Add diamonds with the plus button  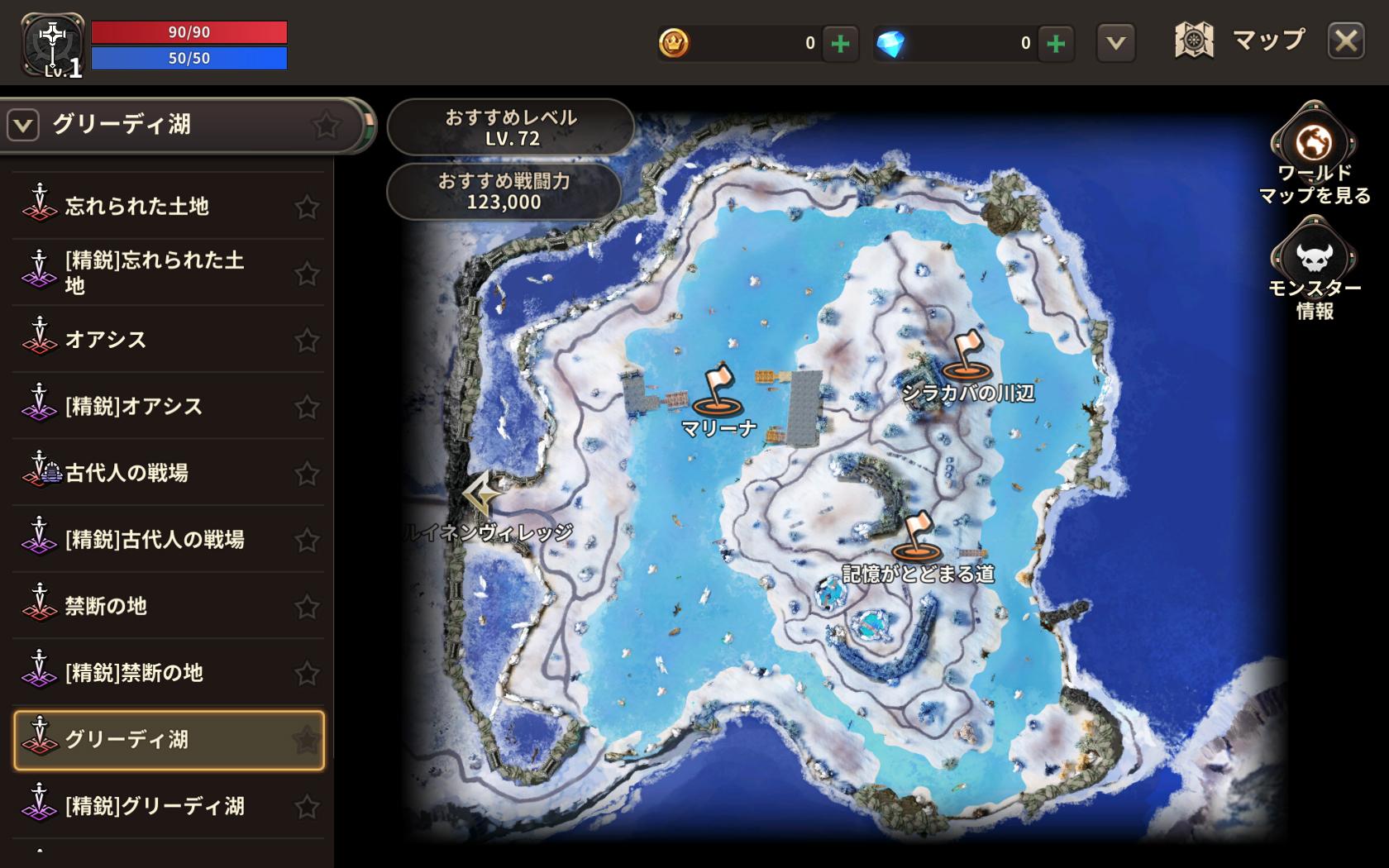[1056, 43]
